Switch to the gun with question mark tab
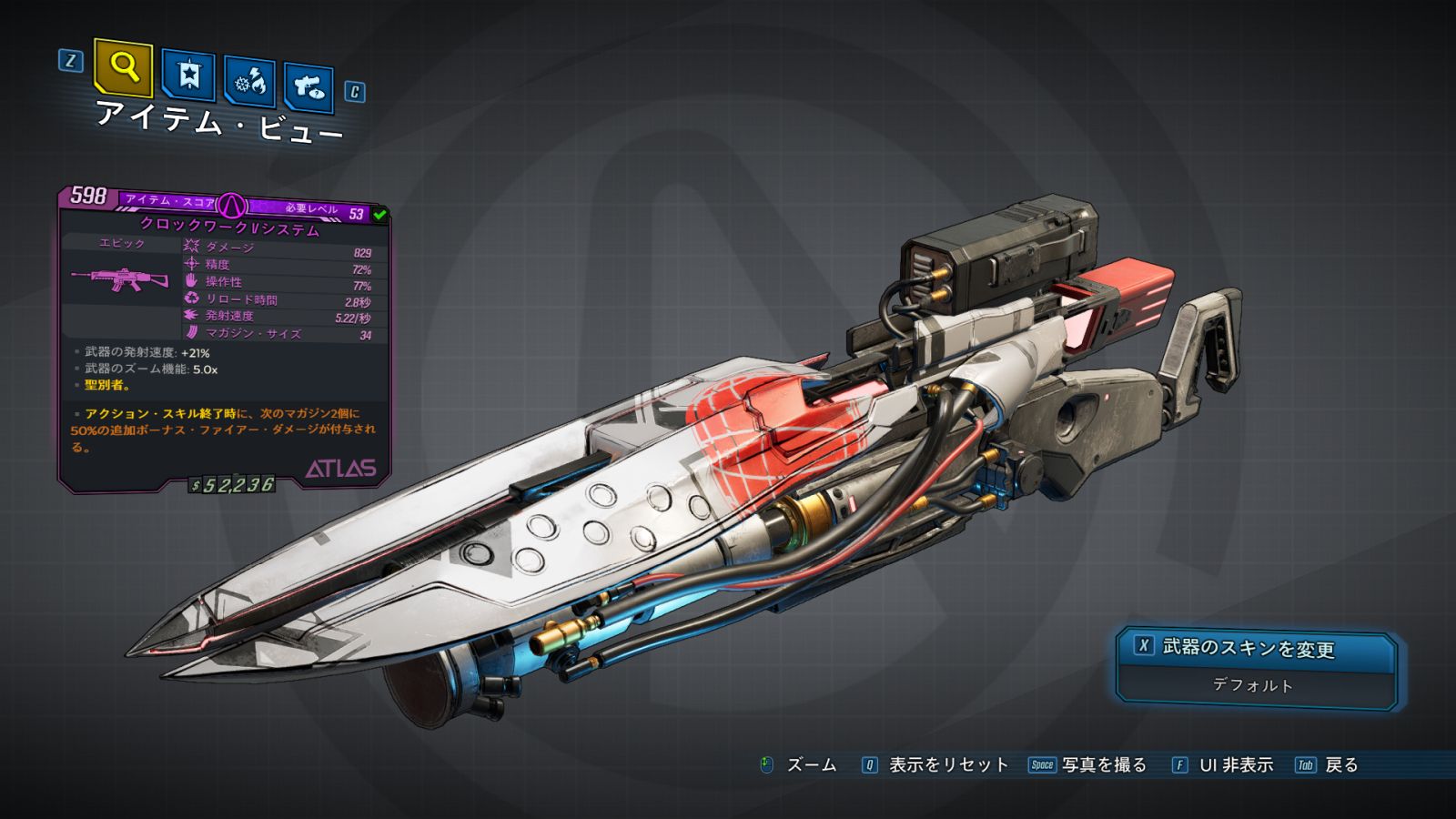1456x819 pixels. 308,87
